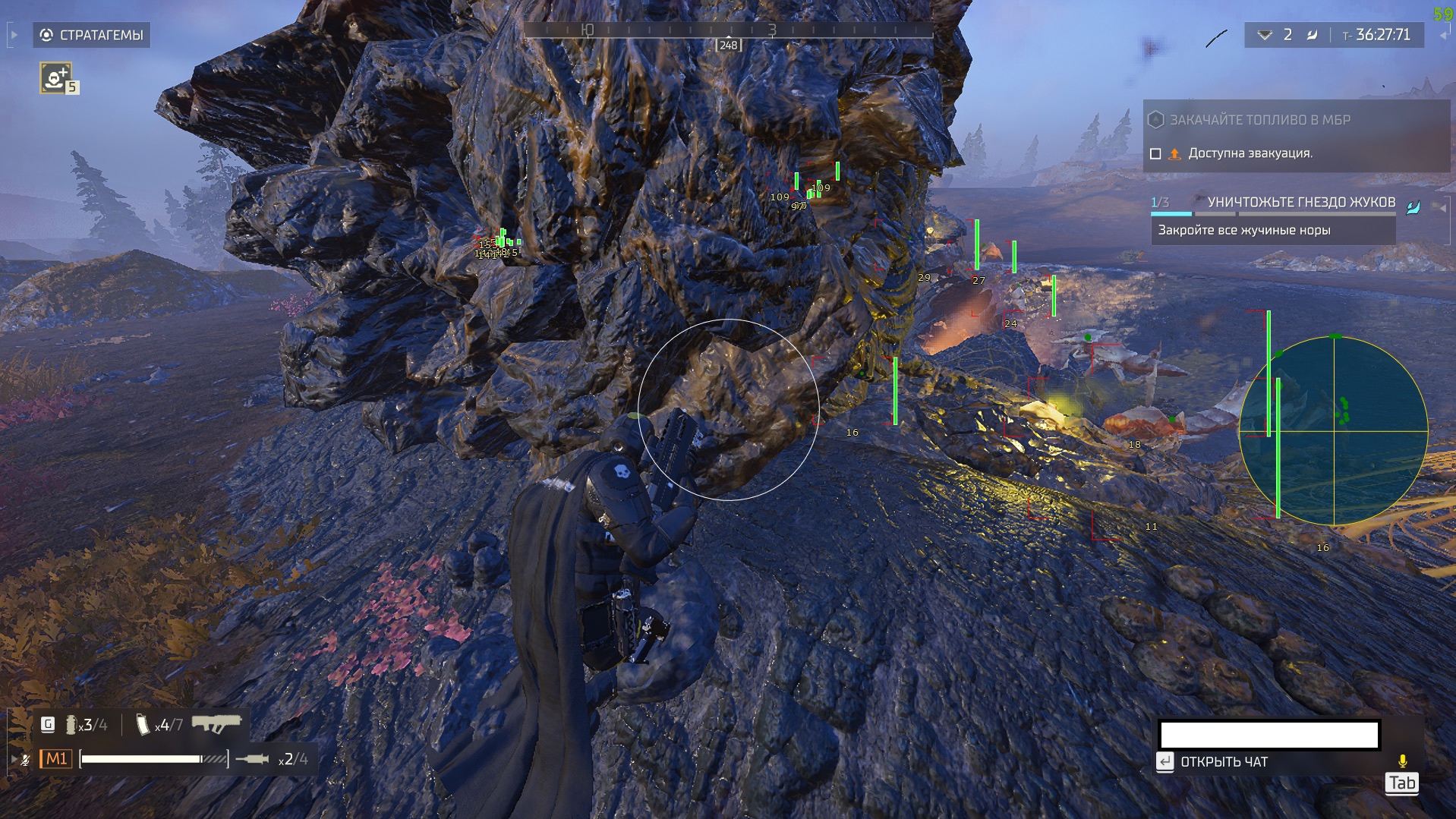Viewport: 1456px width, 819px height.
Task: Choose the grenade slot icon
Action: click(x=71, y=726)
